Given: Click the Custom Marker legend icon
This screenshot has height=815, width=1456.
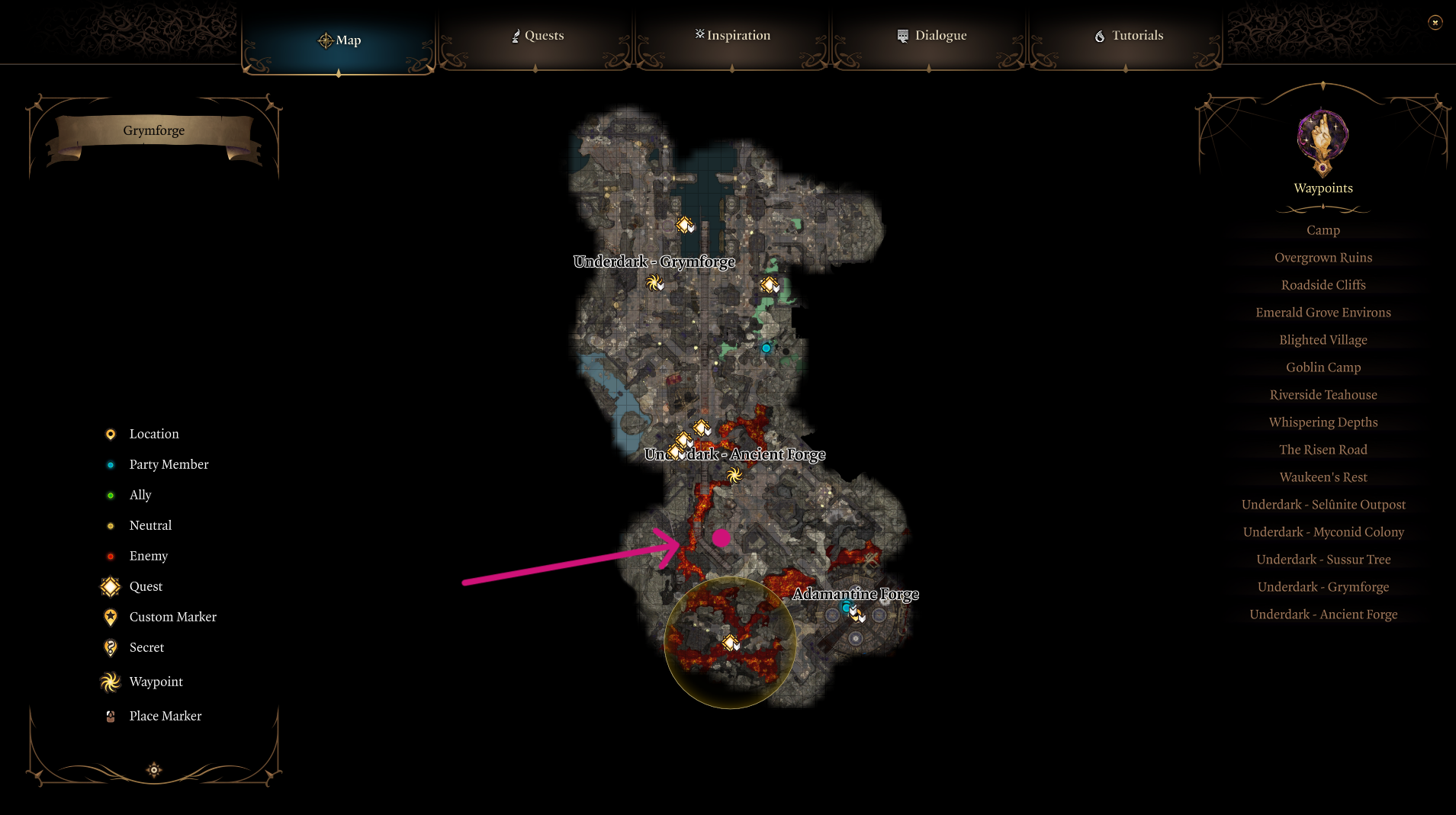Looking at the screenshot, I should pyautogui.click(x=111, y=617).
